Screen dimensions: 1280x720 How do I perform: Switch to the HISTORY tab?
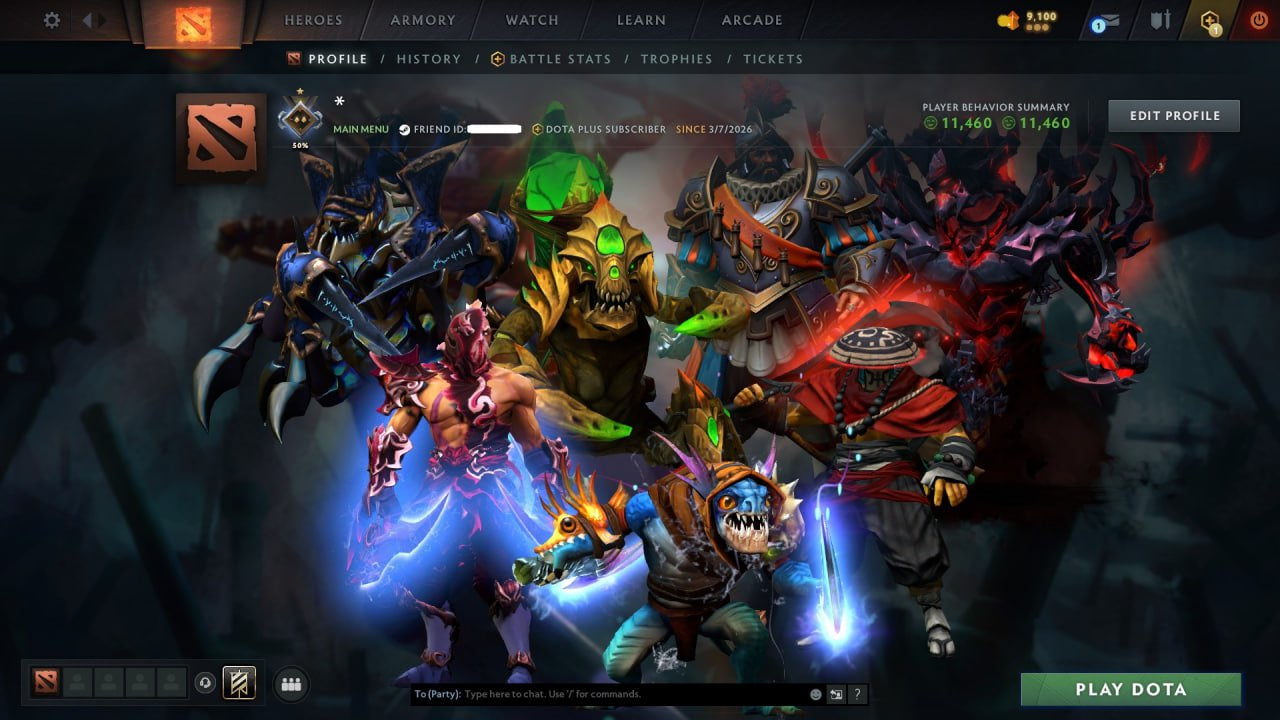(428, 59)
